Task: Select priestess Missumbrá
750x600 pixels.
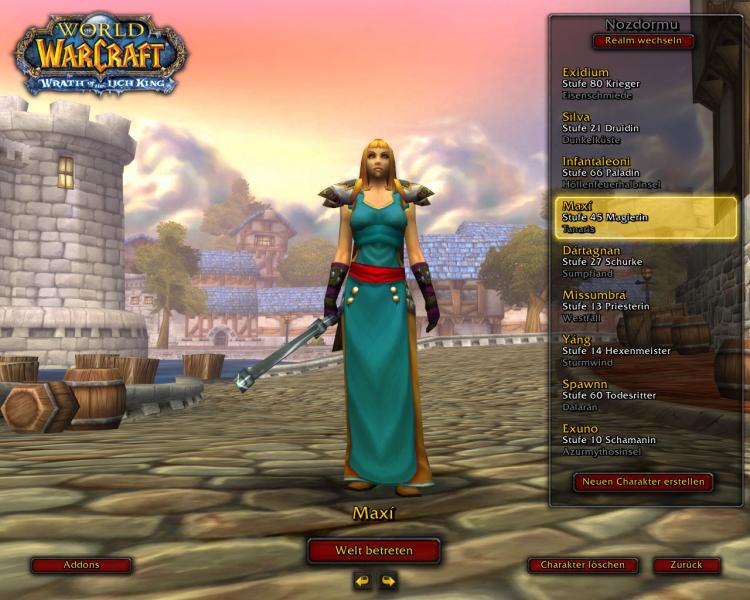Action: pos(645,306)
